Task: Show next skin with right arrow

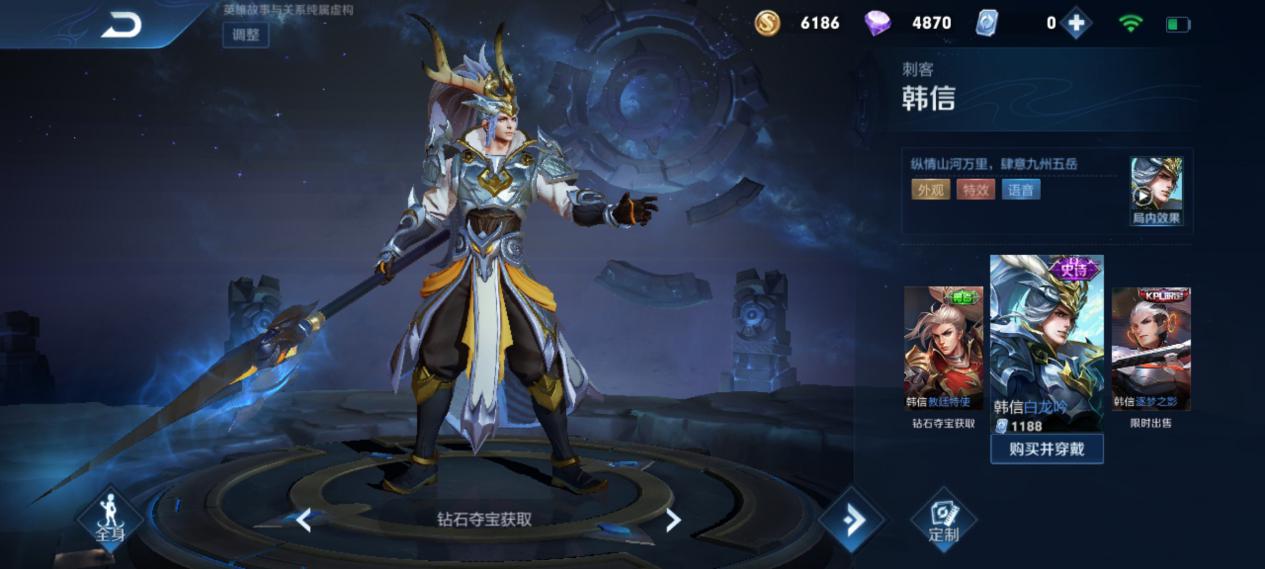Action: (x=673, y=520)
